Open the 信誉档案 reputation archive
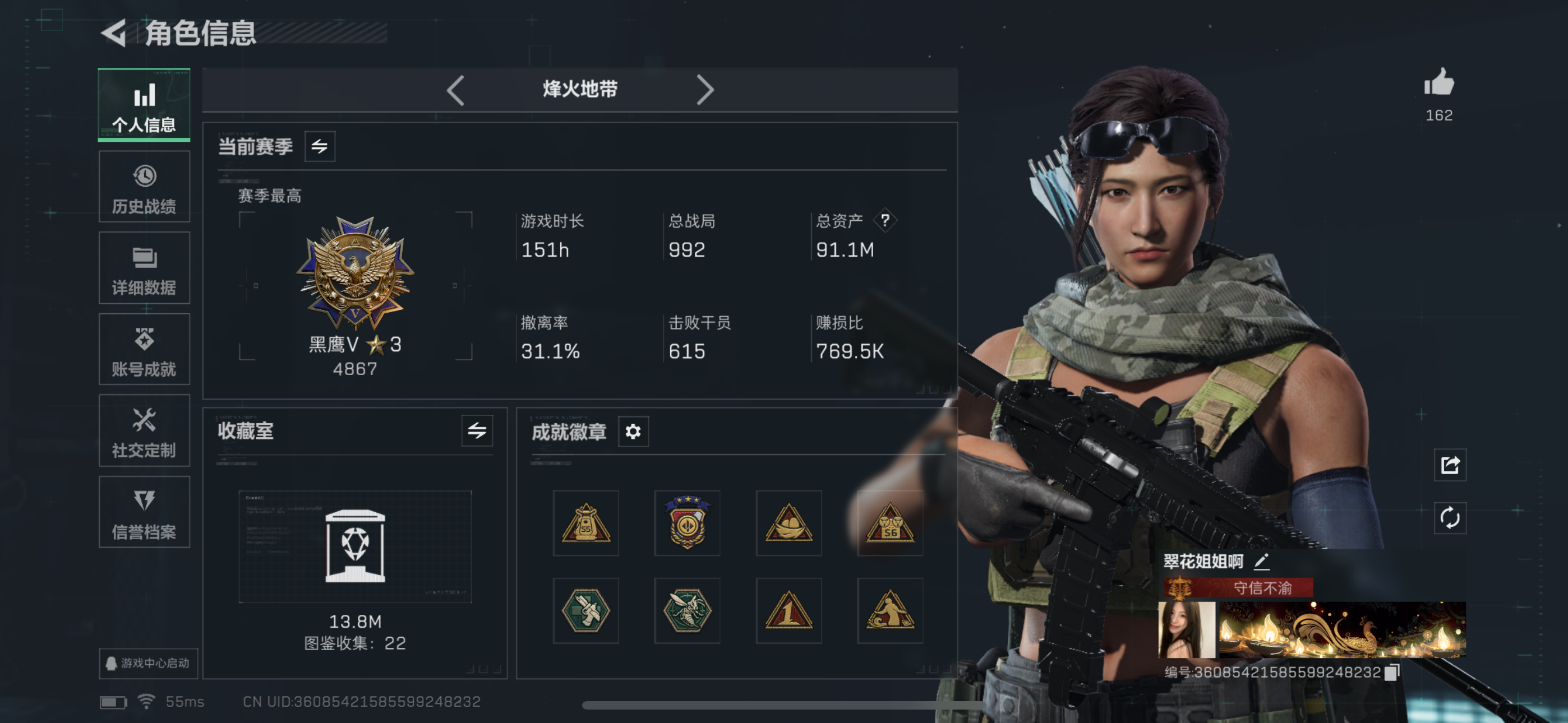 click(144, 512)
